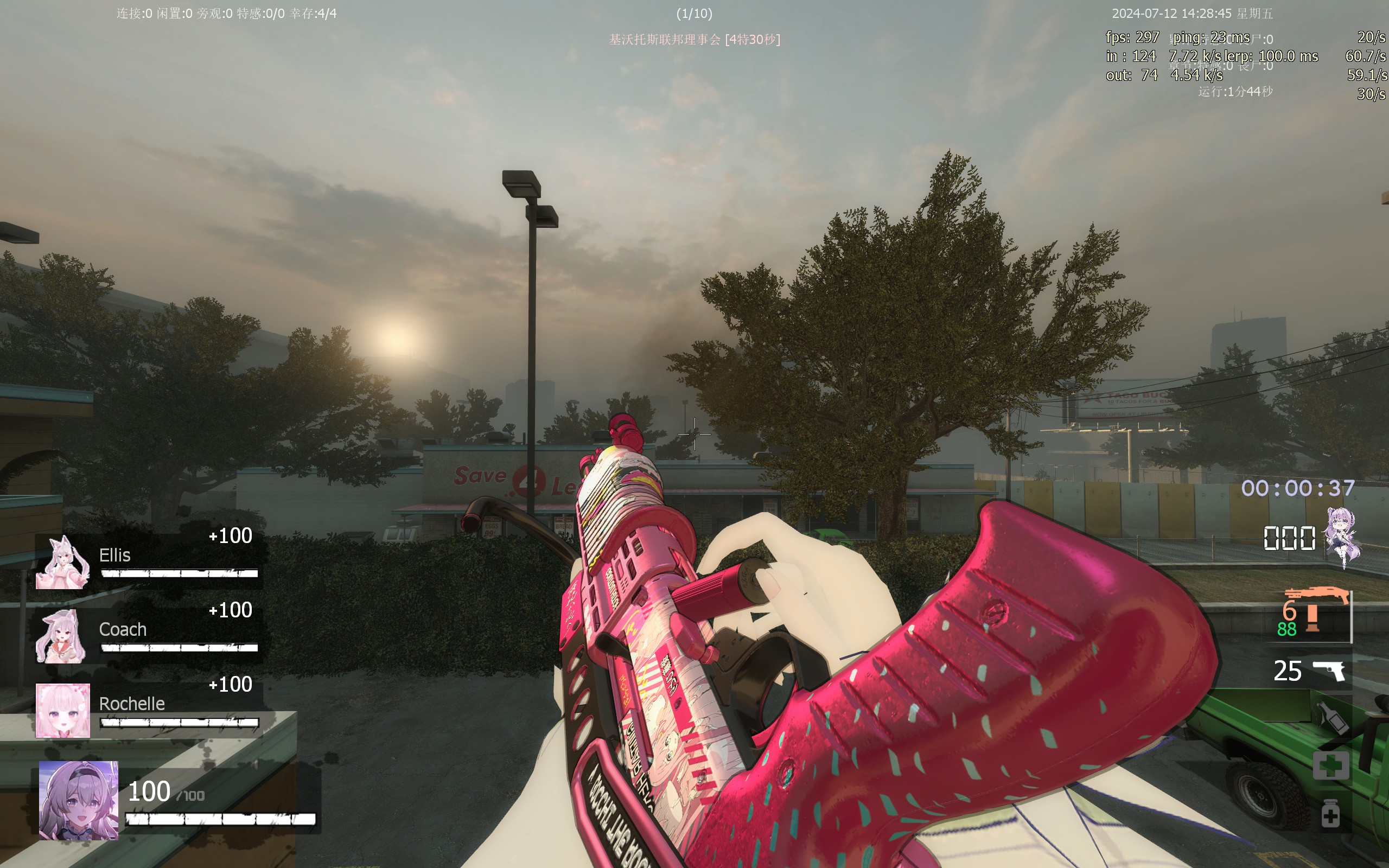Select the pill bottle slot
Viewport: 1389px width, 868px height.
(x=1330, y=813)
